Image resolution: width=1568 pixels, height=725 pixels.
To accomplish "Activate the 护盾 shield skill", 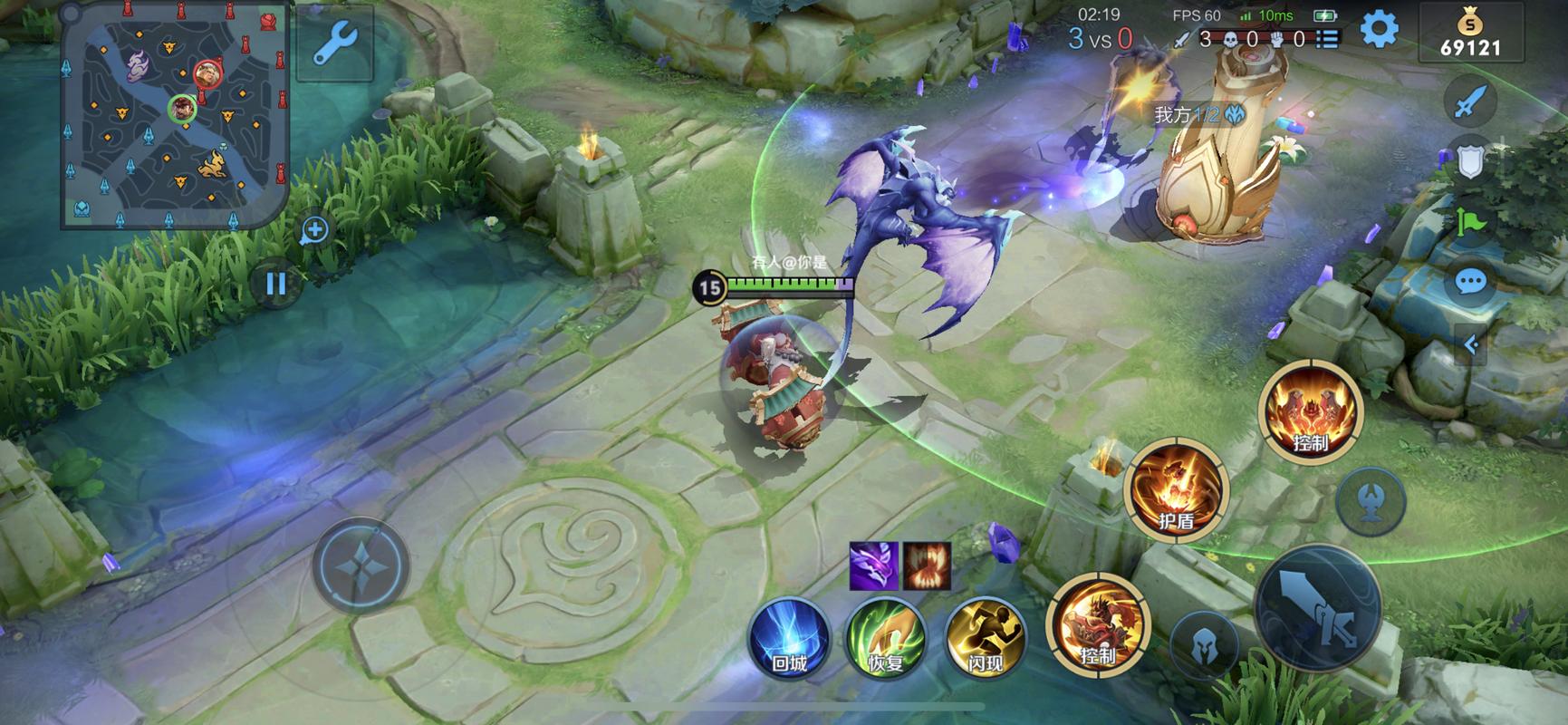I will [1176, 490].
